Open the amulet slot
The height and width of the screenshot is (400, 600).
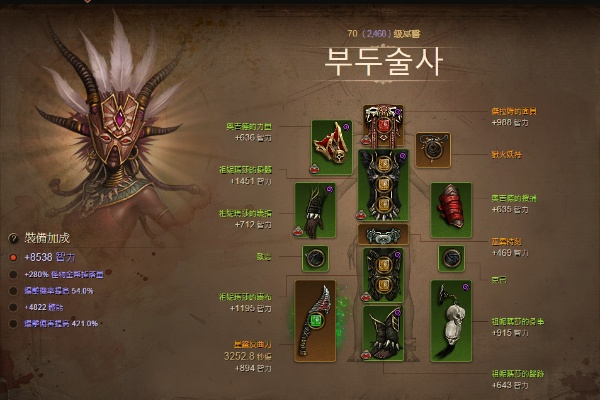(x=434, y=148)
